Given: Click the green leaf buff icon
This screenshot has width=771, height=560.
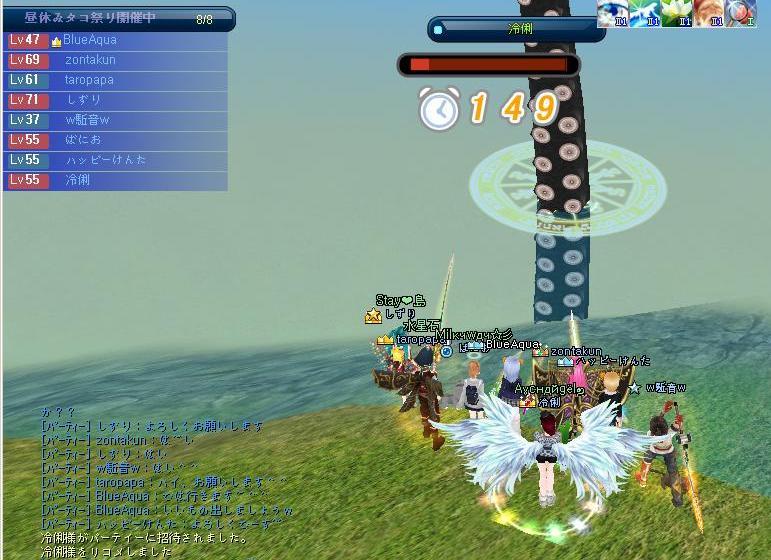Looking at the screenshot, I should coord(643,13).
